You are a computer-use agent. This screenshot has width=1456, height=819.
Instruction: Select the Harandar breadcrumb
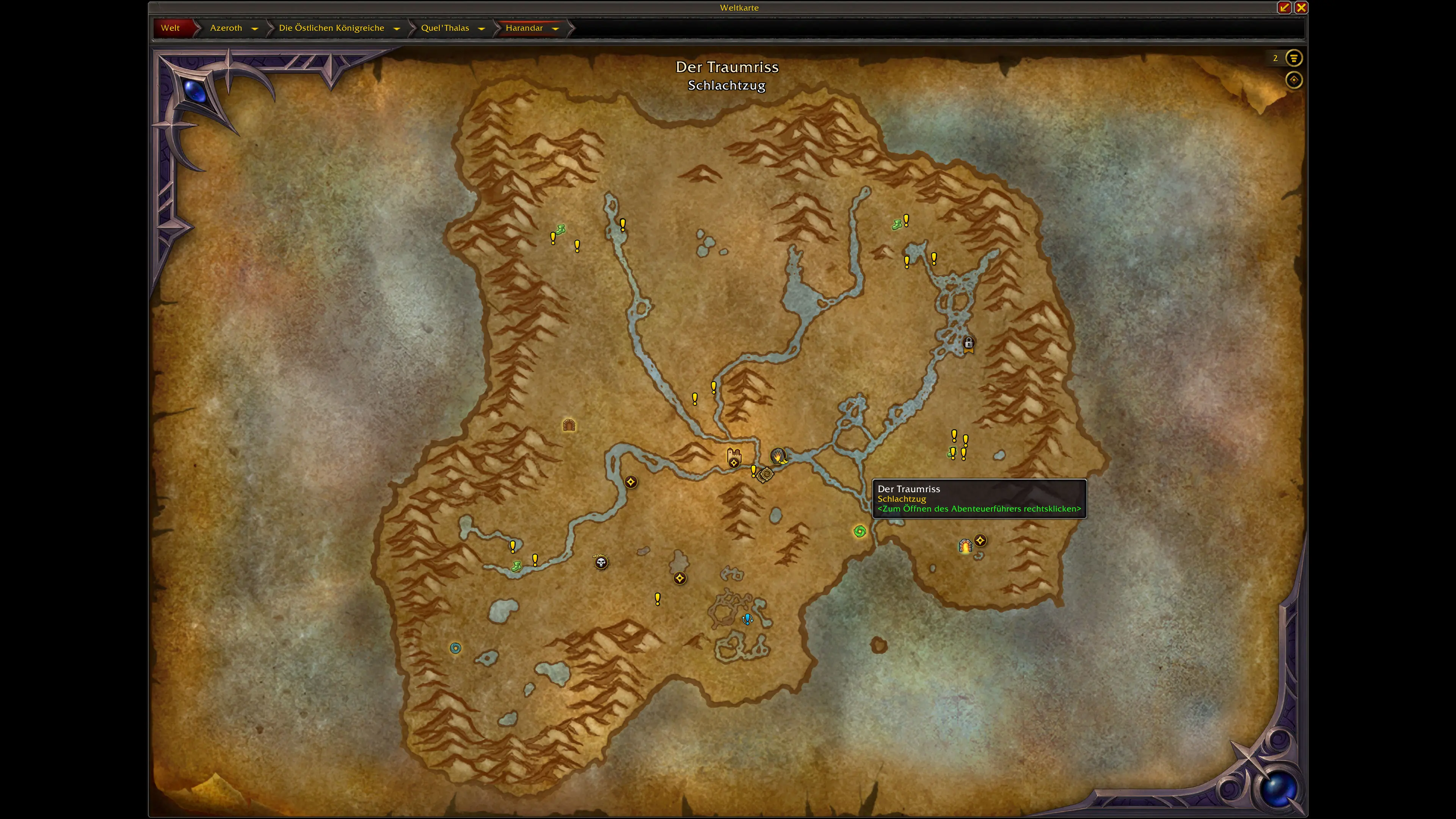tap(524, 28)
